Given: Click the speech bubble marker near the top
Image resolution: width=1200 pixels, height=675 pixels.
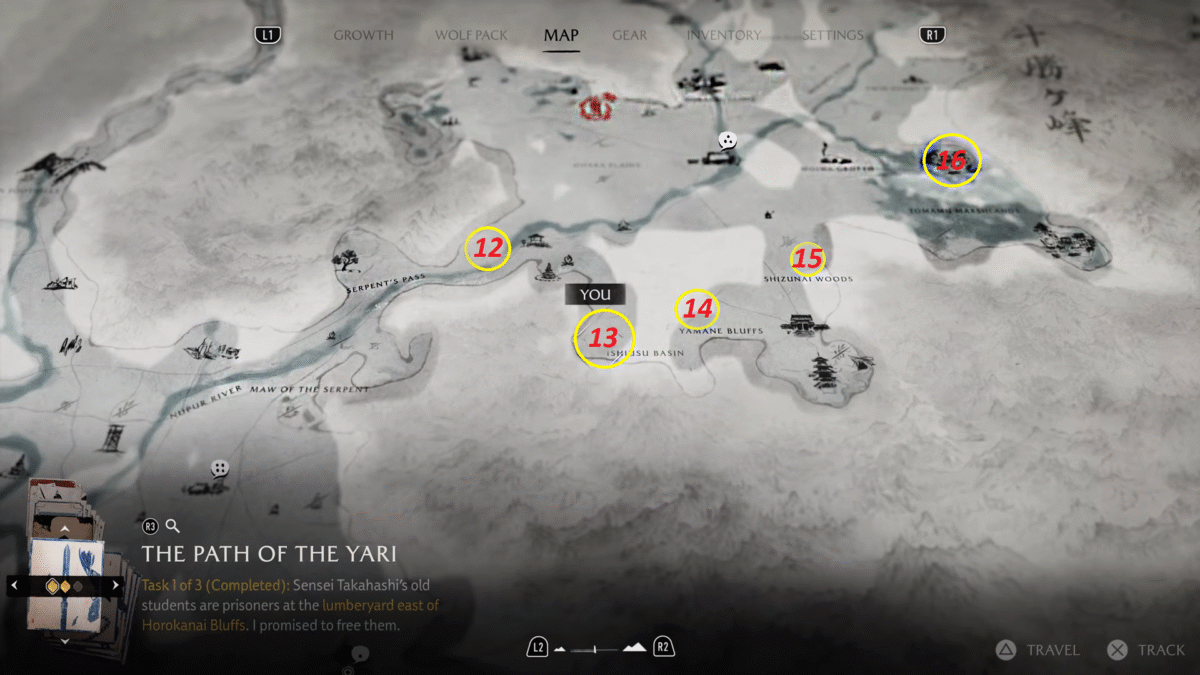Looking at the screenshot, I should (728, 141).
